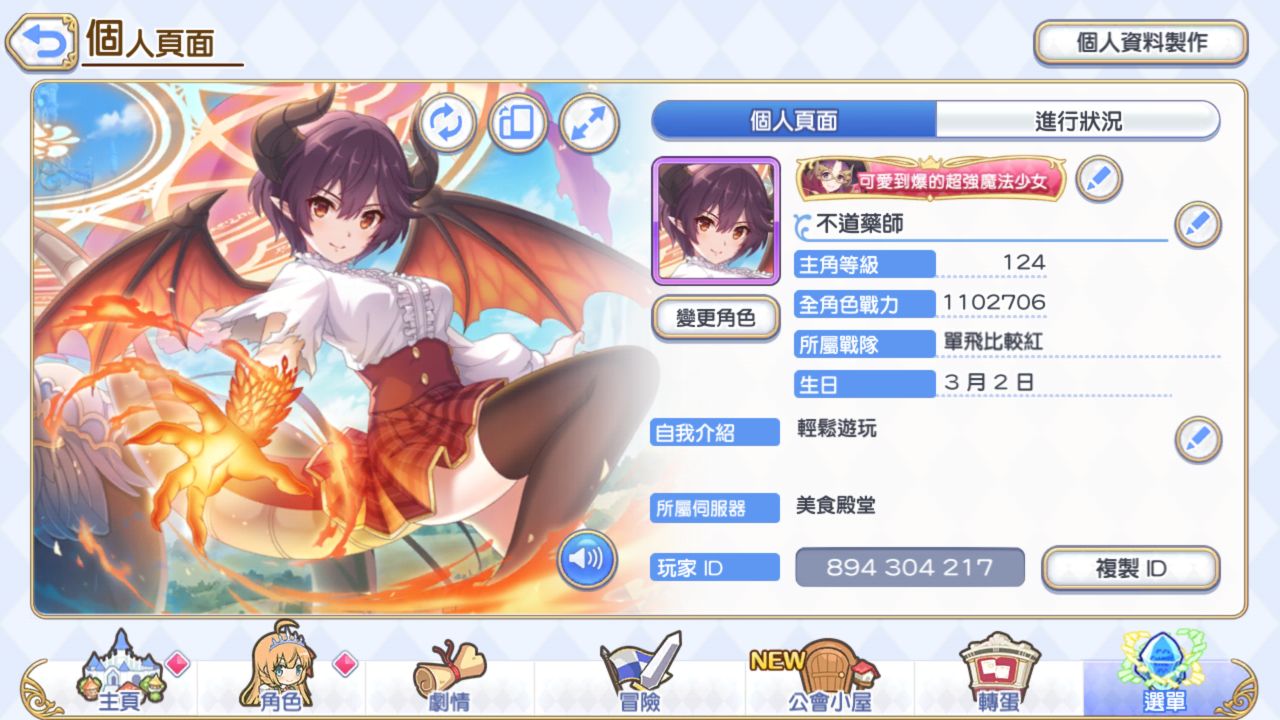Tap the device rotation icon above artwork
1280x720 pixels.
[x=517, y=123]
